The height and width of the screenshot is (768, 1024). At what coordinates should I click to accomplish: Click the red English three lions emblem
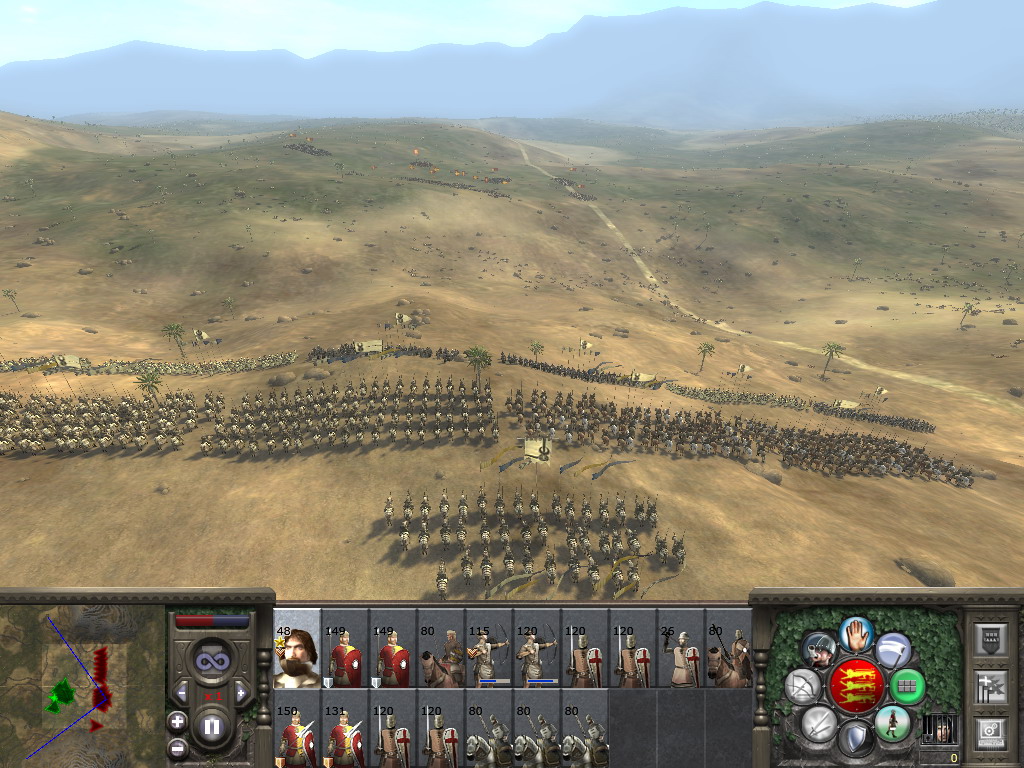[x=856, y=686]
